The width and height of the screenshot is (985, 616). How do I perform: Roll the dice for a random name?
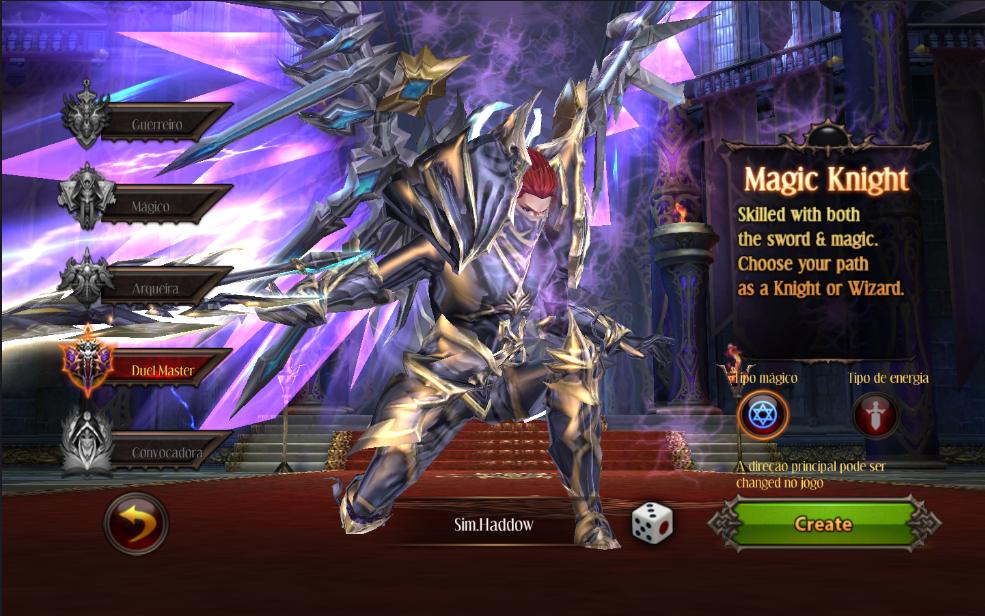pyautogui.click(x=651, y=523)
